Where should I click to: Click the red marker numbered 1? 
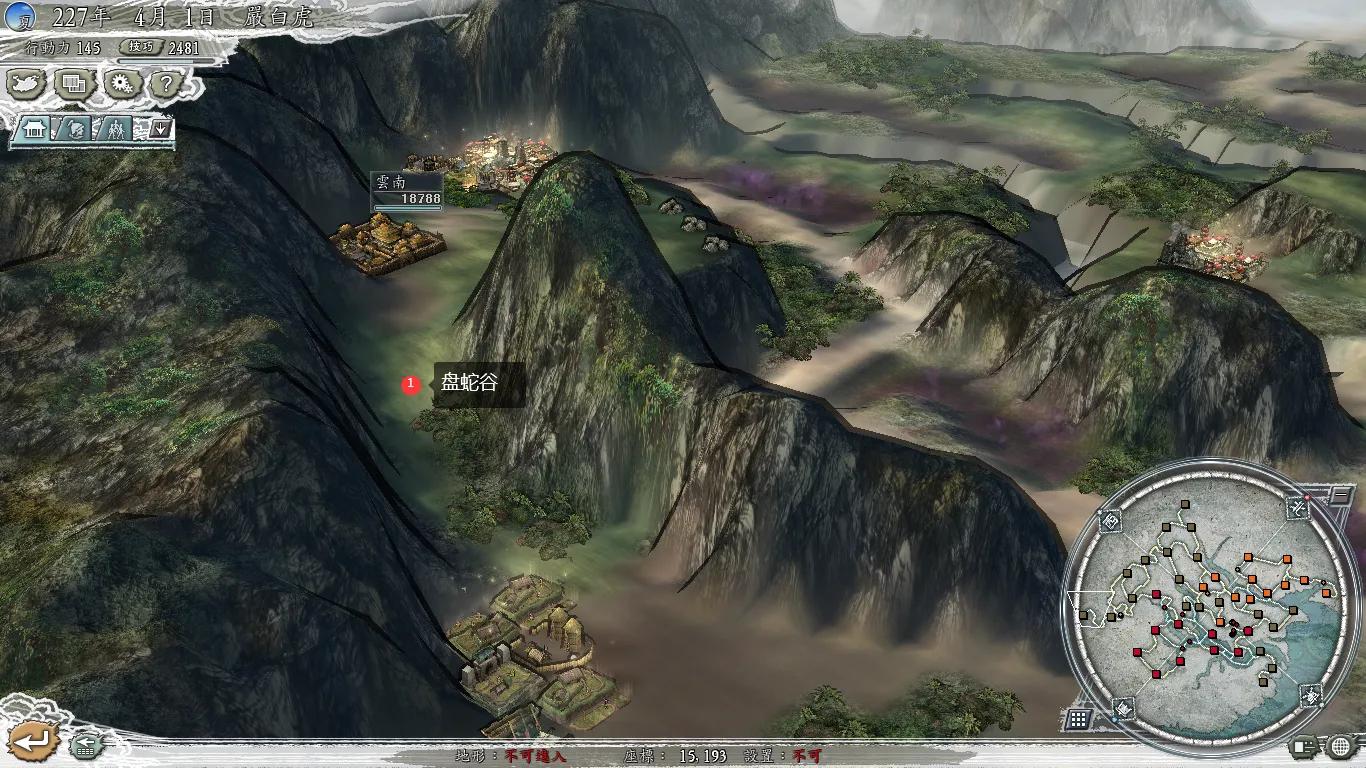tap(413, 382)
